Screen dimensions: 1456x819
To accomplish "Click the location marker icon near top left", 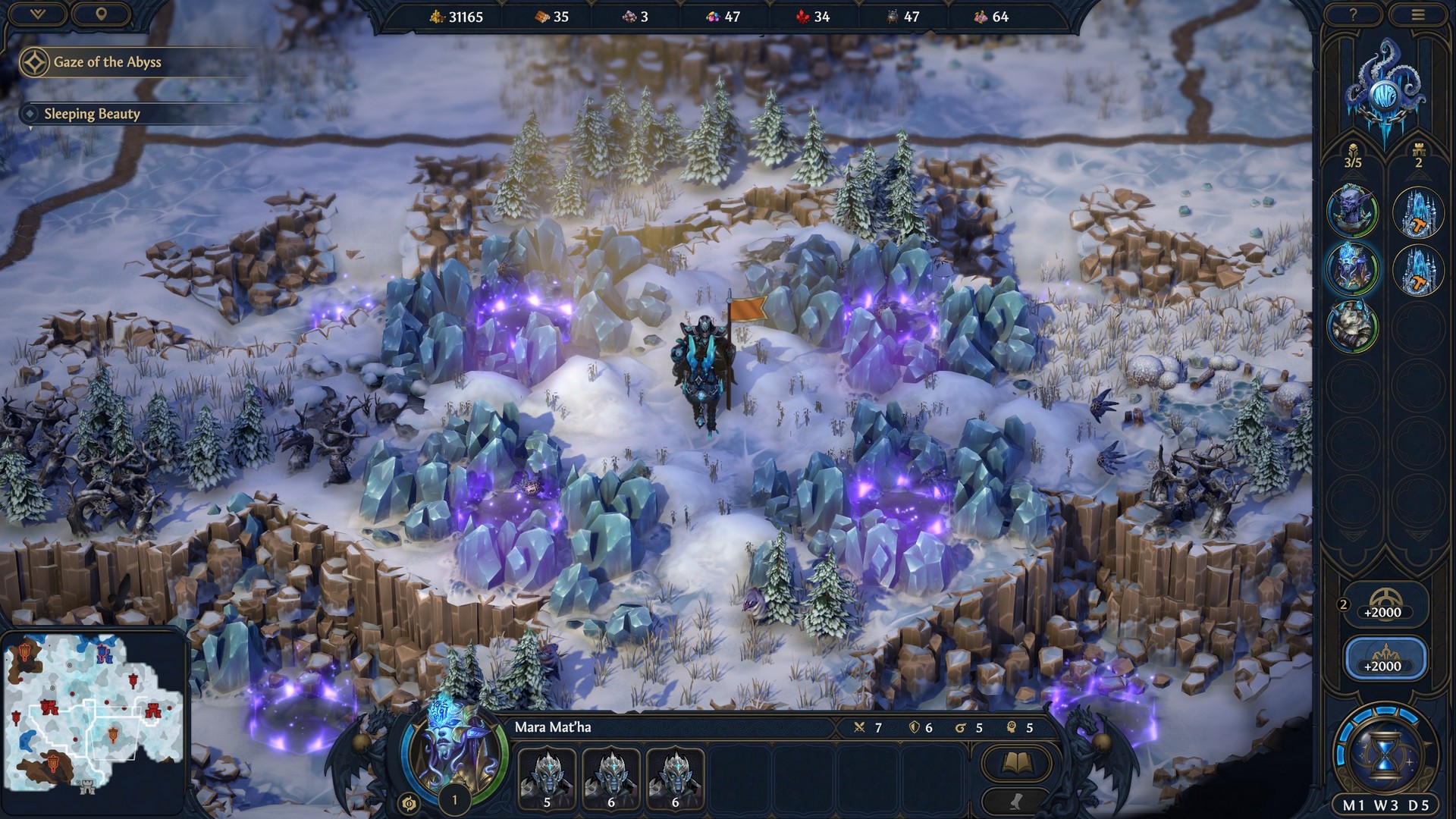I will 102,14.
